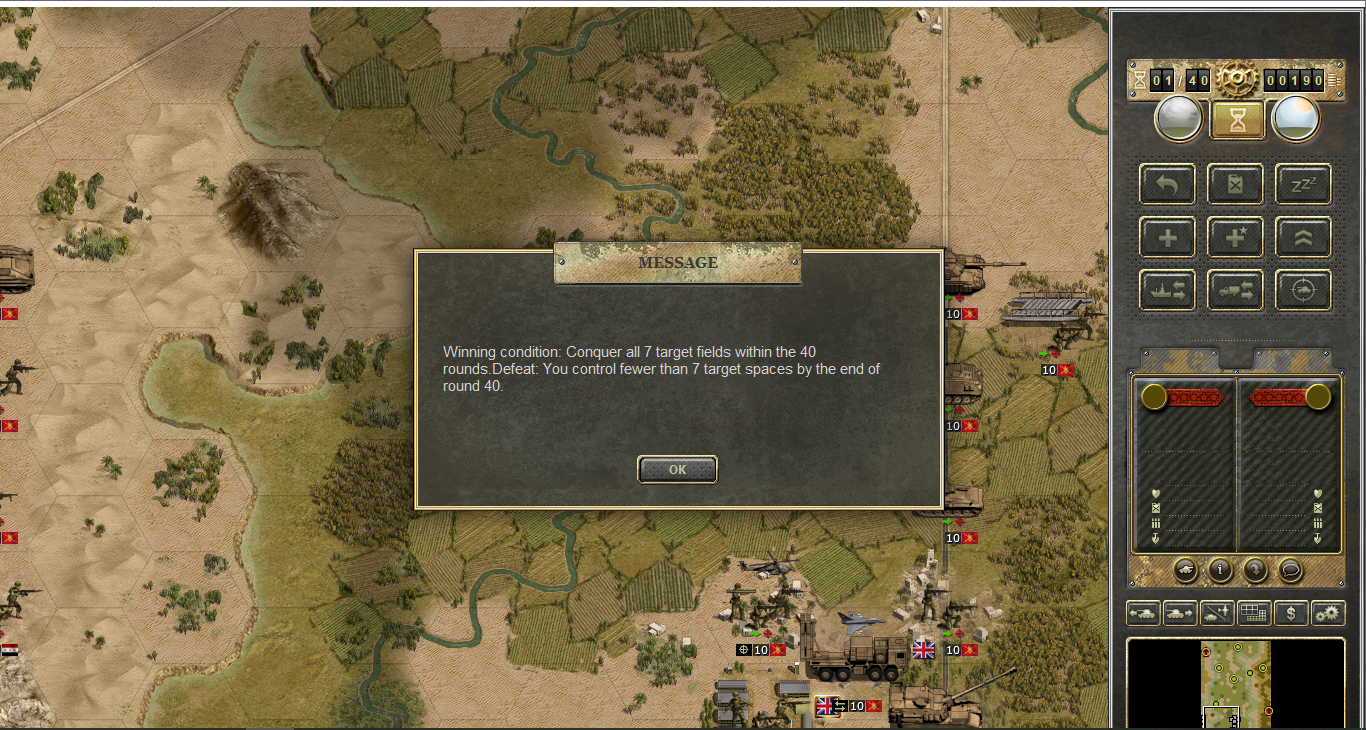Click the plain plus reinforcement button
1366x730 pixels.
click(1167, 238)
